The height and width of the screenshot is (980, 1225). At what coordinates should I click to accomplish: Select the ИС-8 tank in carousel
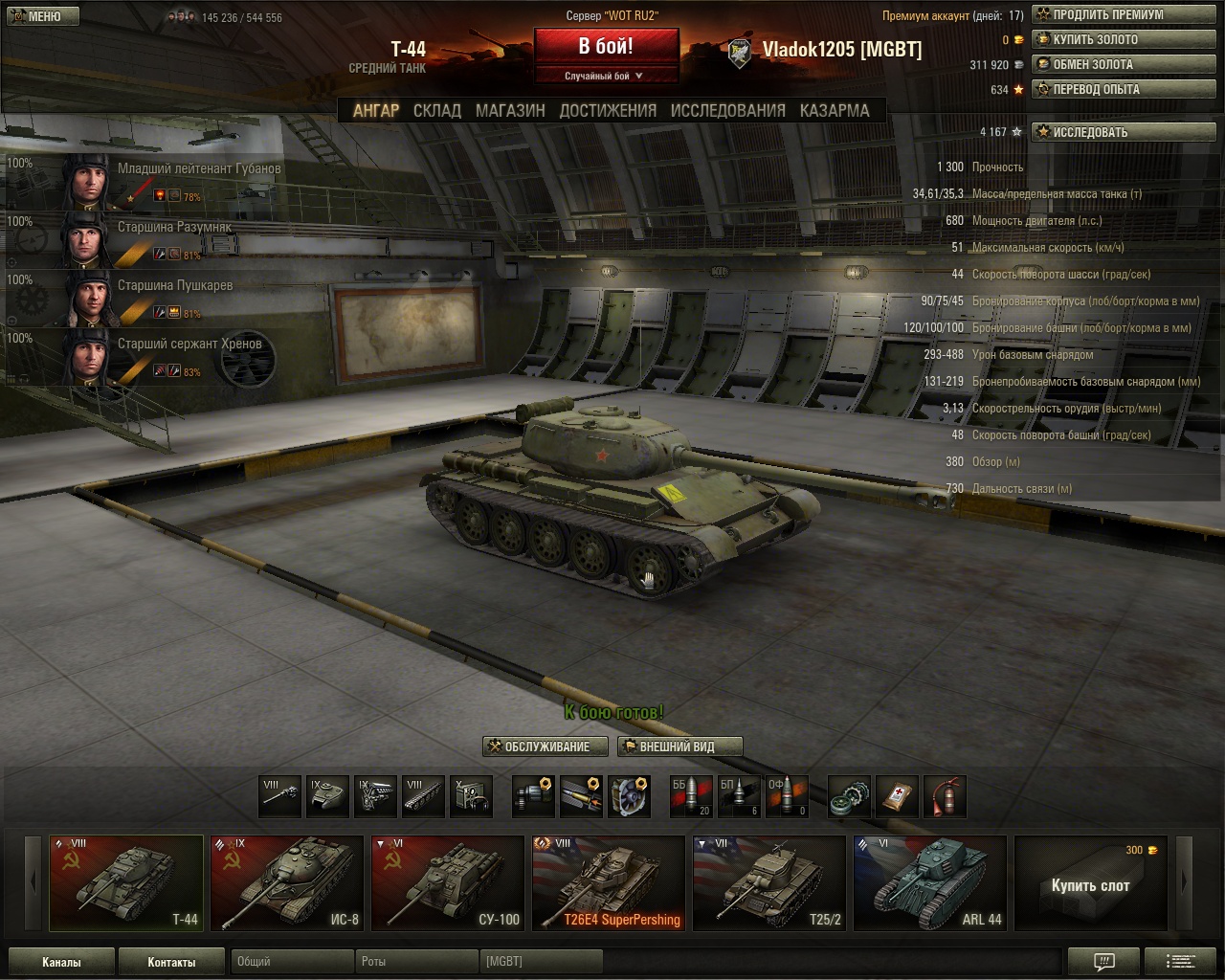point(286,883)
